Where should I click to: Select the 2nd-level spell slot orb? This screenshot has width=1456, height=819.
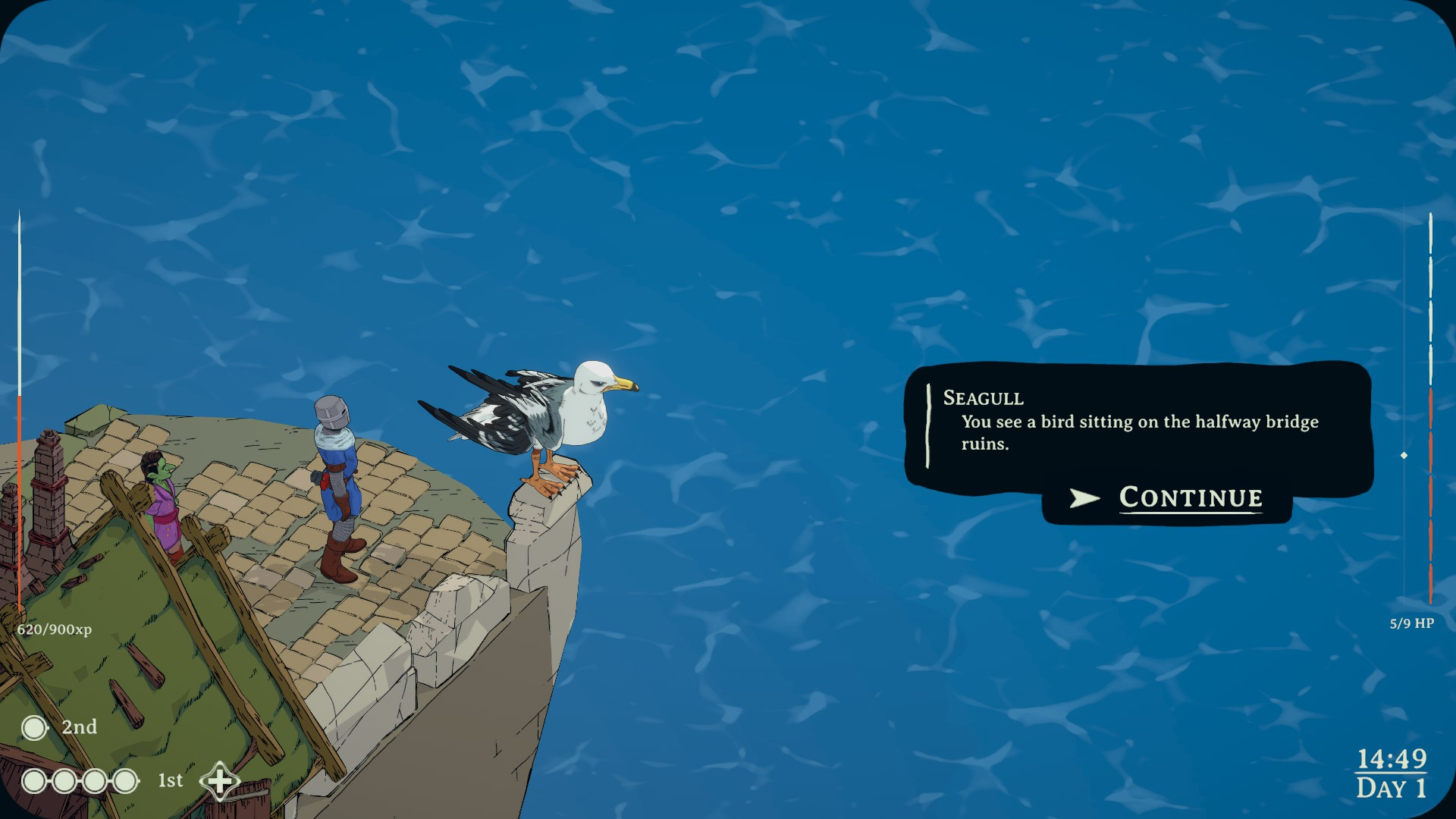point(34,728)
